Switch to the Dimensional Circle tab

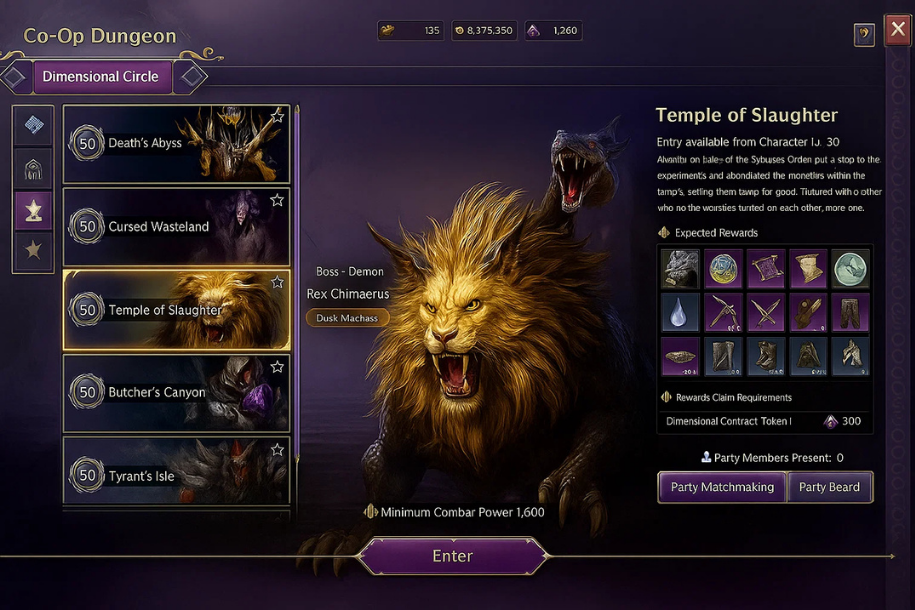pyautogui.click(x=100, y=76)
